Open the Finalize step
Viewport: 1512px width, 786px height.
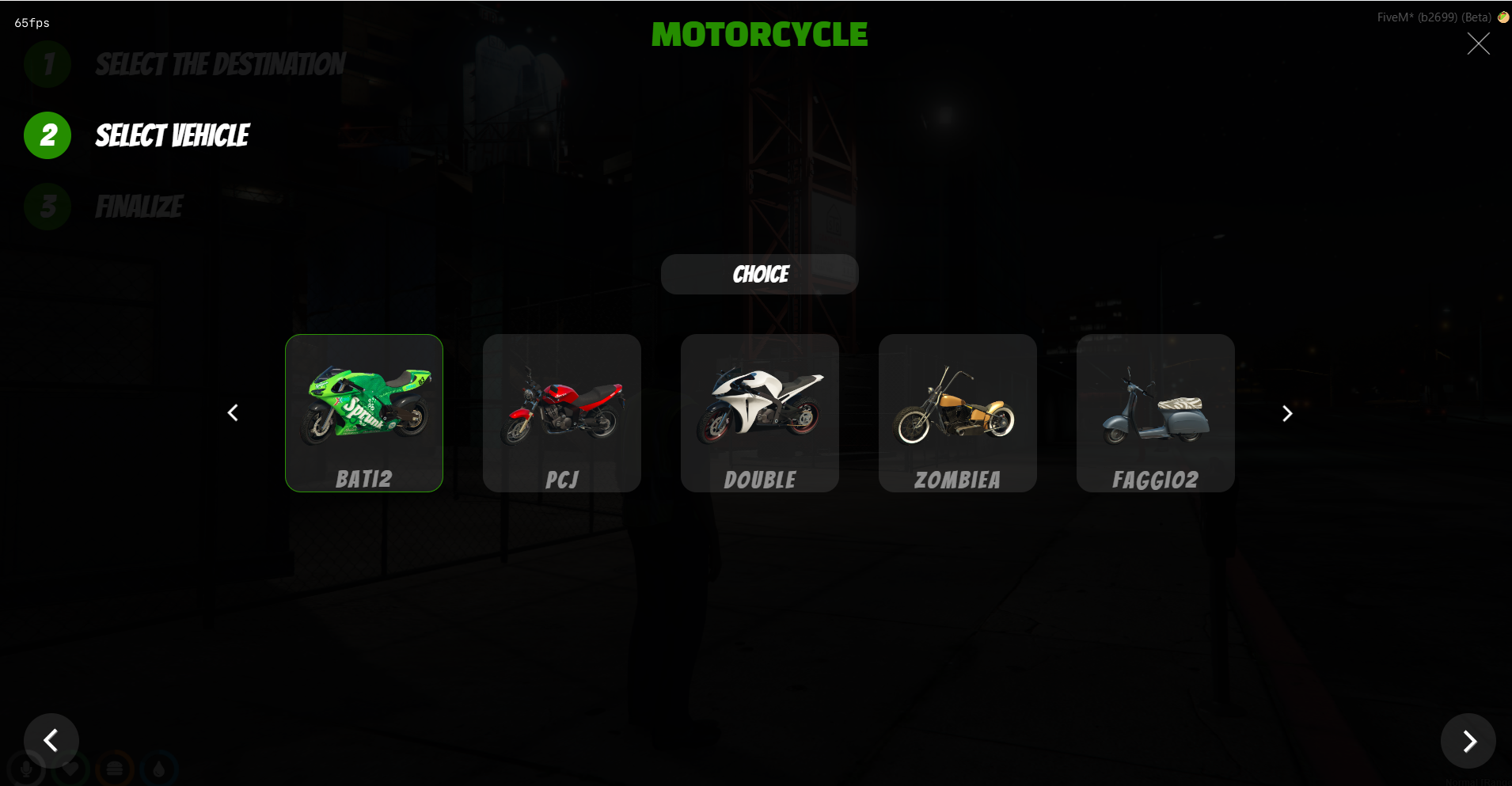139,207
